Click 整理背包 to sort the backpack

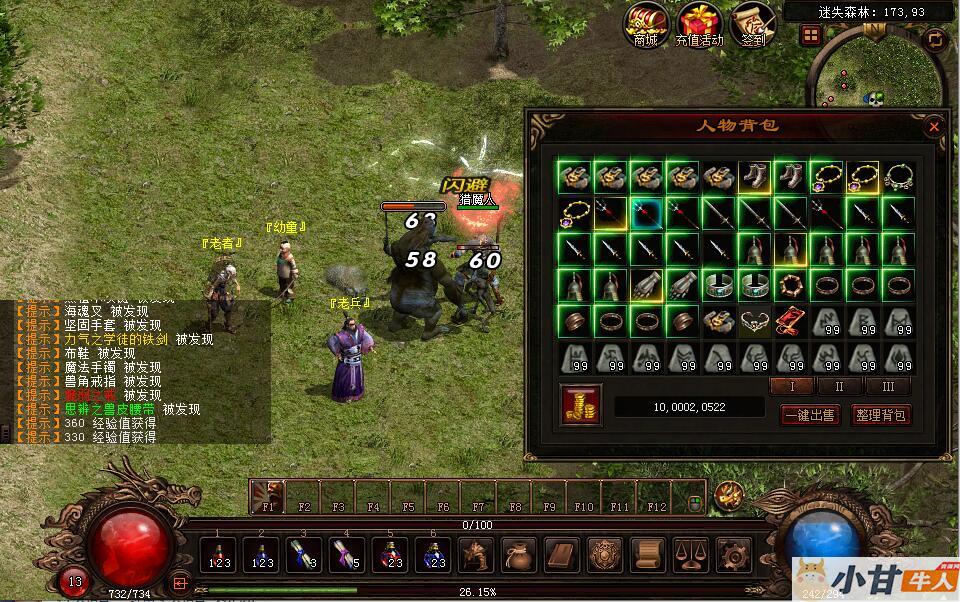[x=881, y=414]
